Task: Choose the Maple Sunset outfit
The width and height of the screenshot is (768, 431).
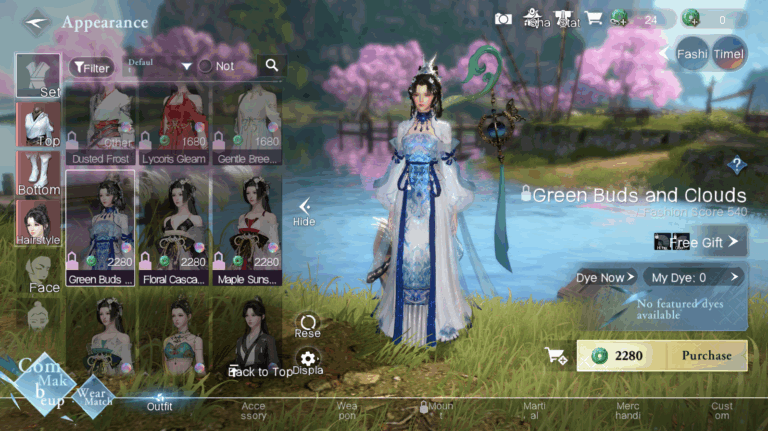Action: coord(247,227)
